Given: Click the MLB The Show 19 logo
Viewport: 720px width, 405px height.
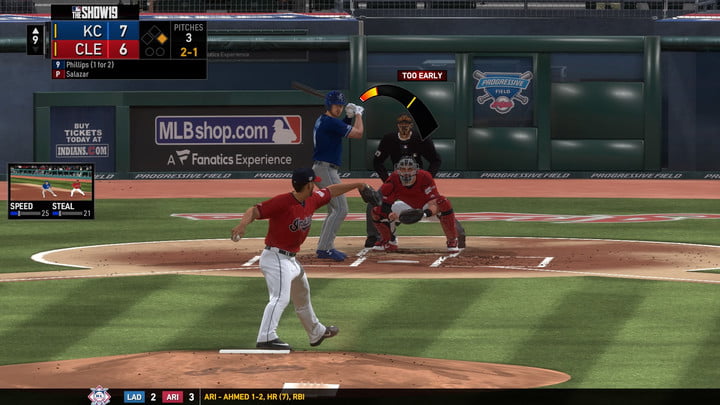Looking at the screenshot, I should (94, 12).
